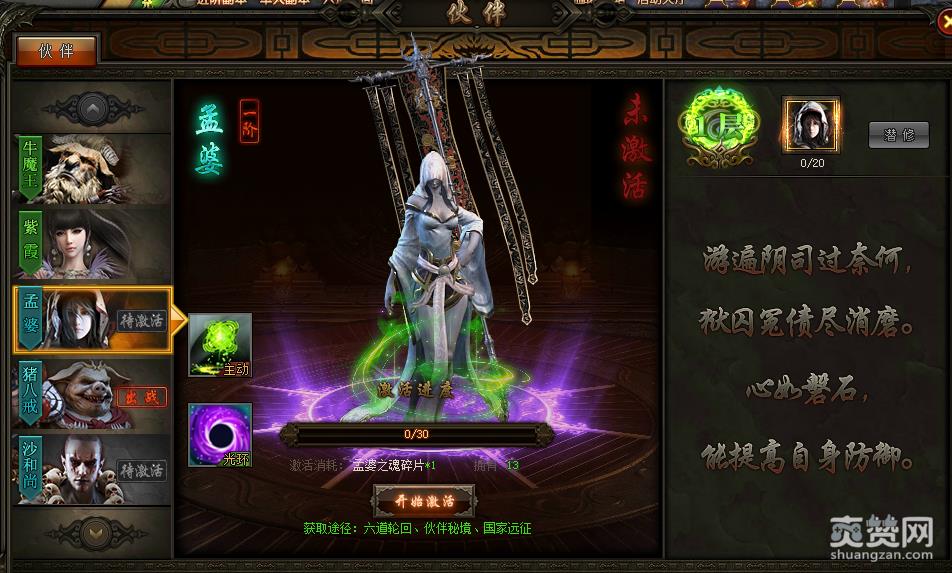View the purple 光环 aura skill icon

(x=220, y=435)
